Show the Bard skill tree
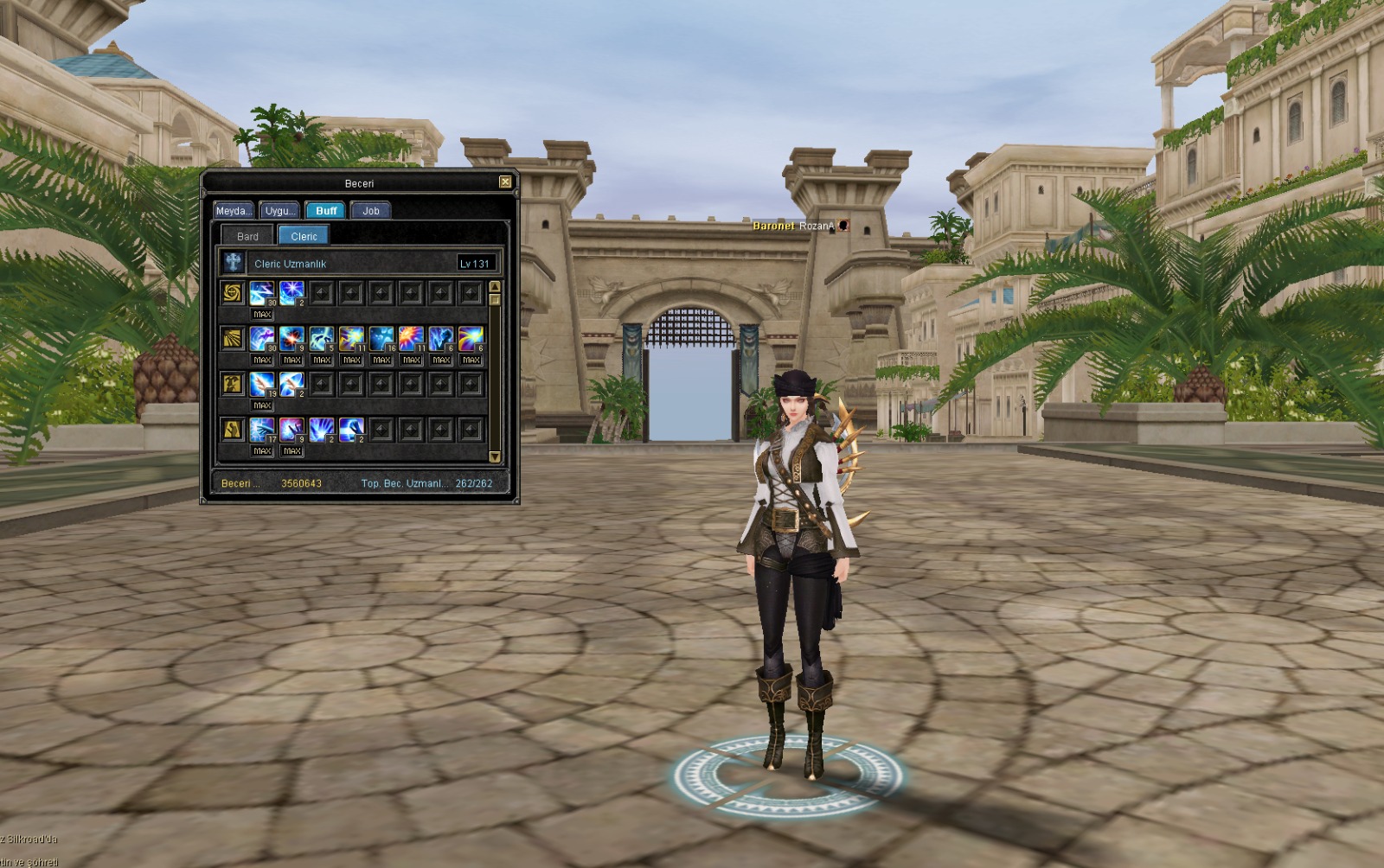 tap(247, 236)
